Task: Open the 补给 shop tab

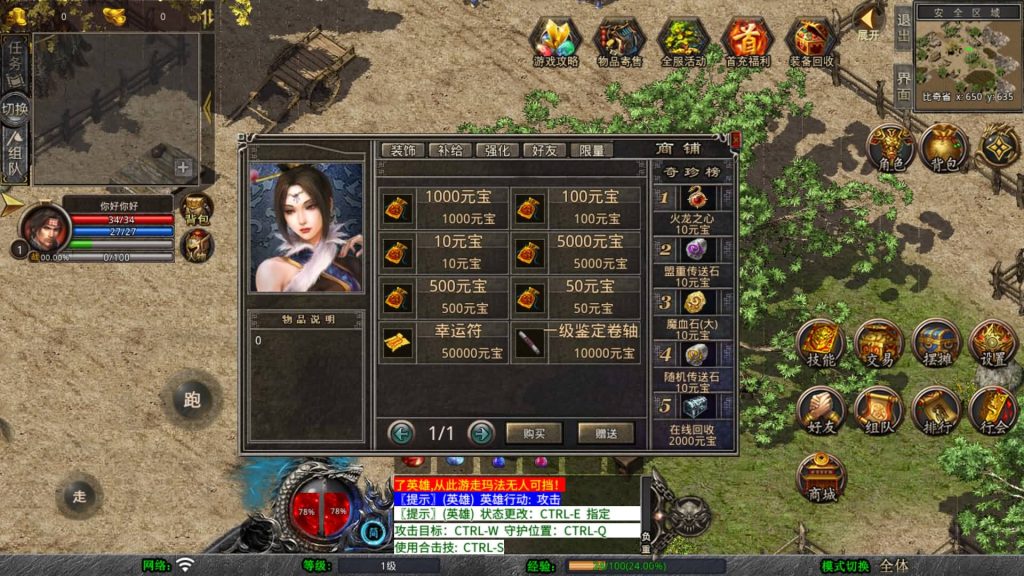Action: pos(451,150)
